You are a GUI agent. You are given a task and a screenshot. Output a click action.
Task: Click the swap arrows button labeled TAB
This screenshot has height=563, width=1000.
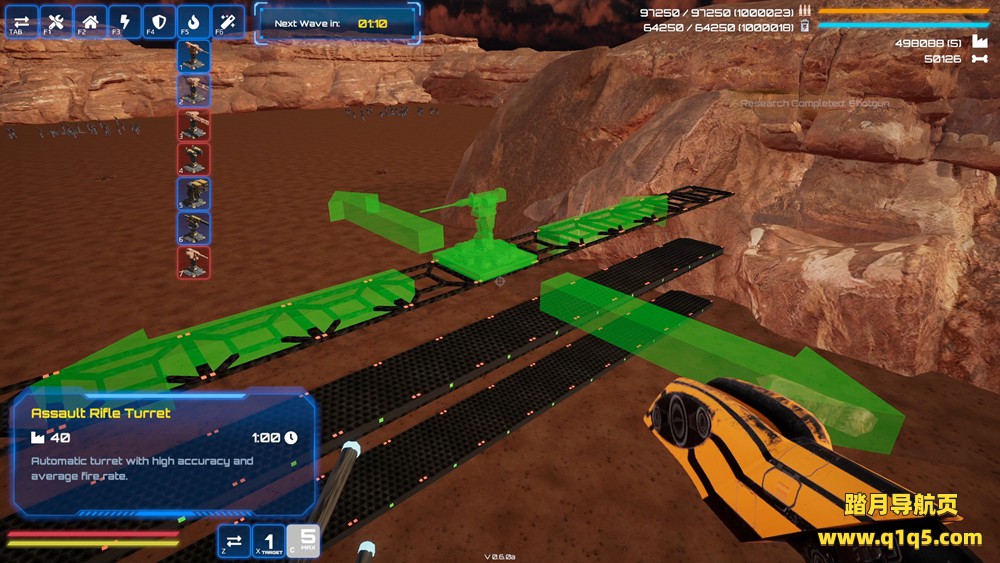[22, 21]
